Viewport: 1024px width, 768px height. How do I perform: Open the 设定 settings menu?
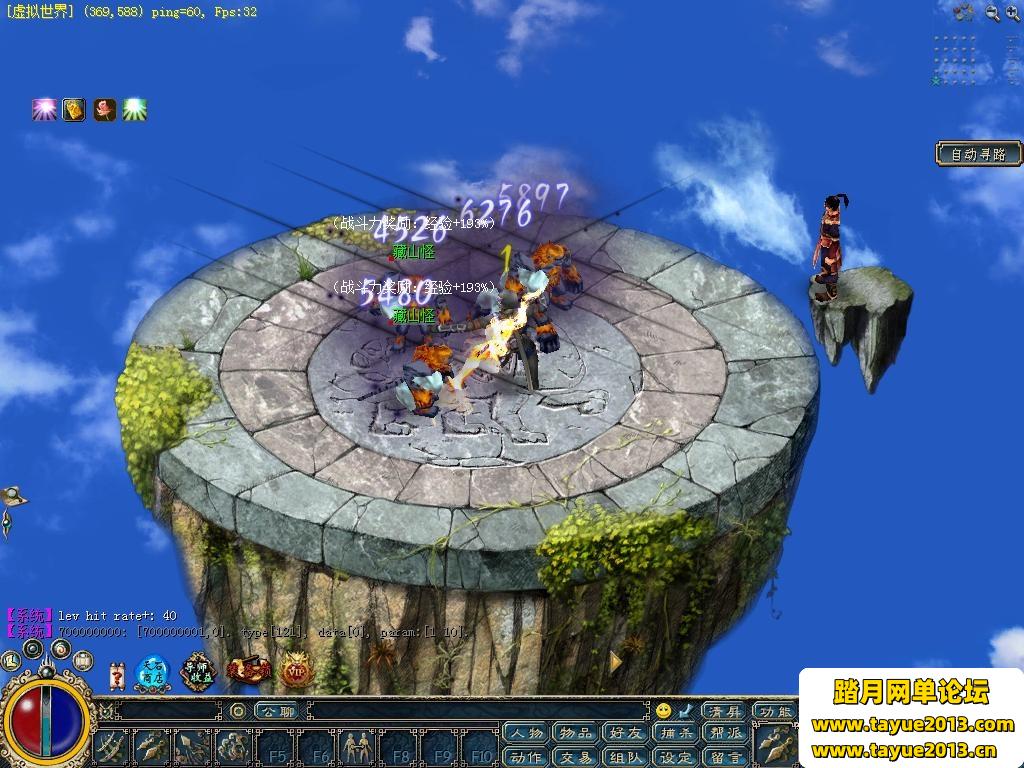[674, 757]
